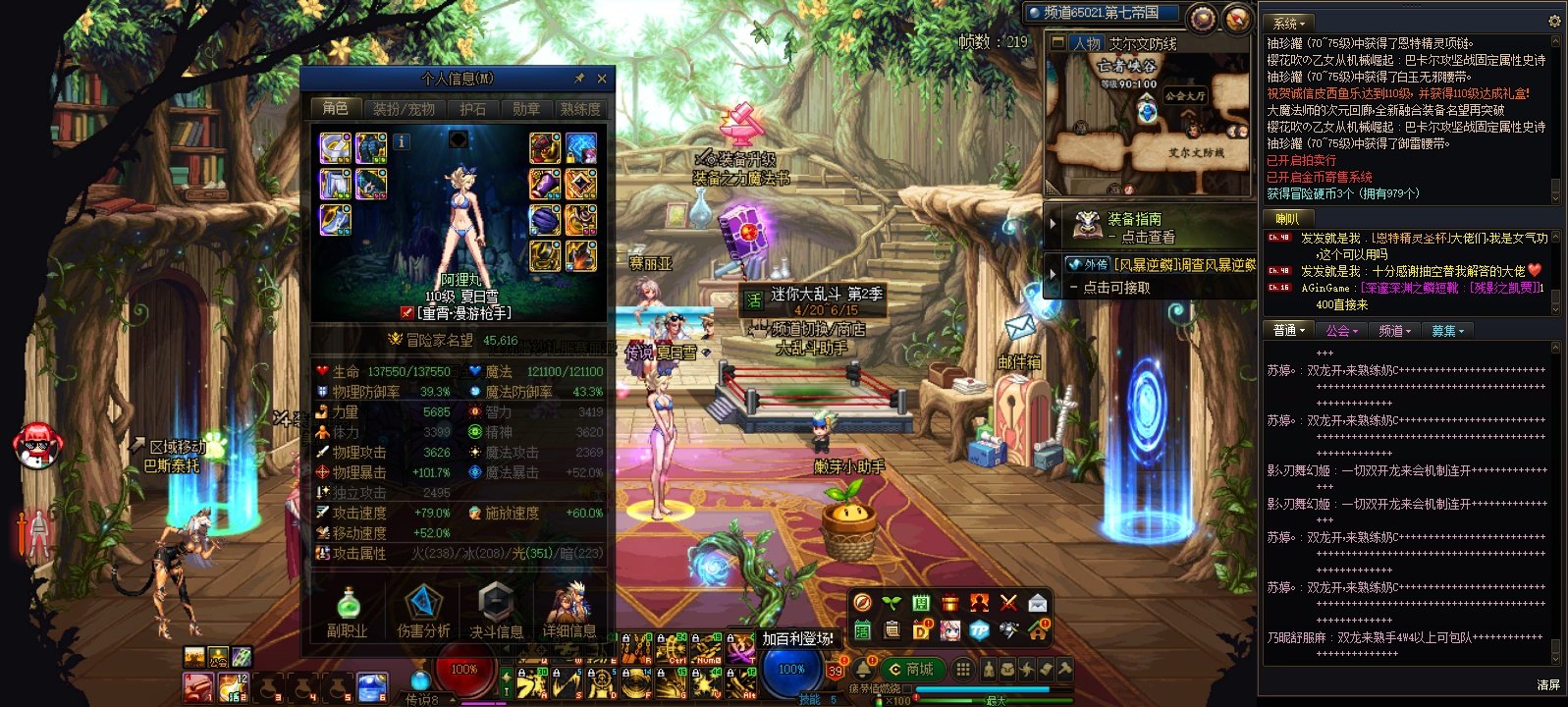This screenshot has height=707, width=1568.
Task: Open the red gift box icon
Action: click(949, 603)
